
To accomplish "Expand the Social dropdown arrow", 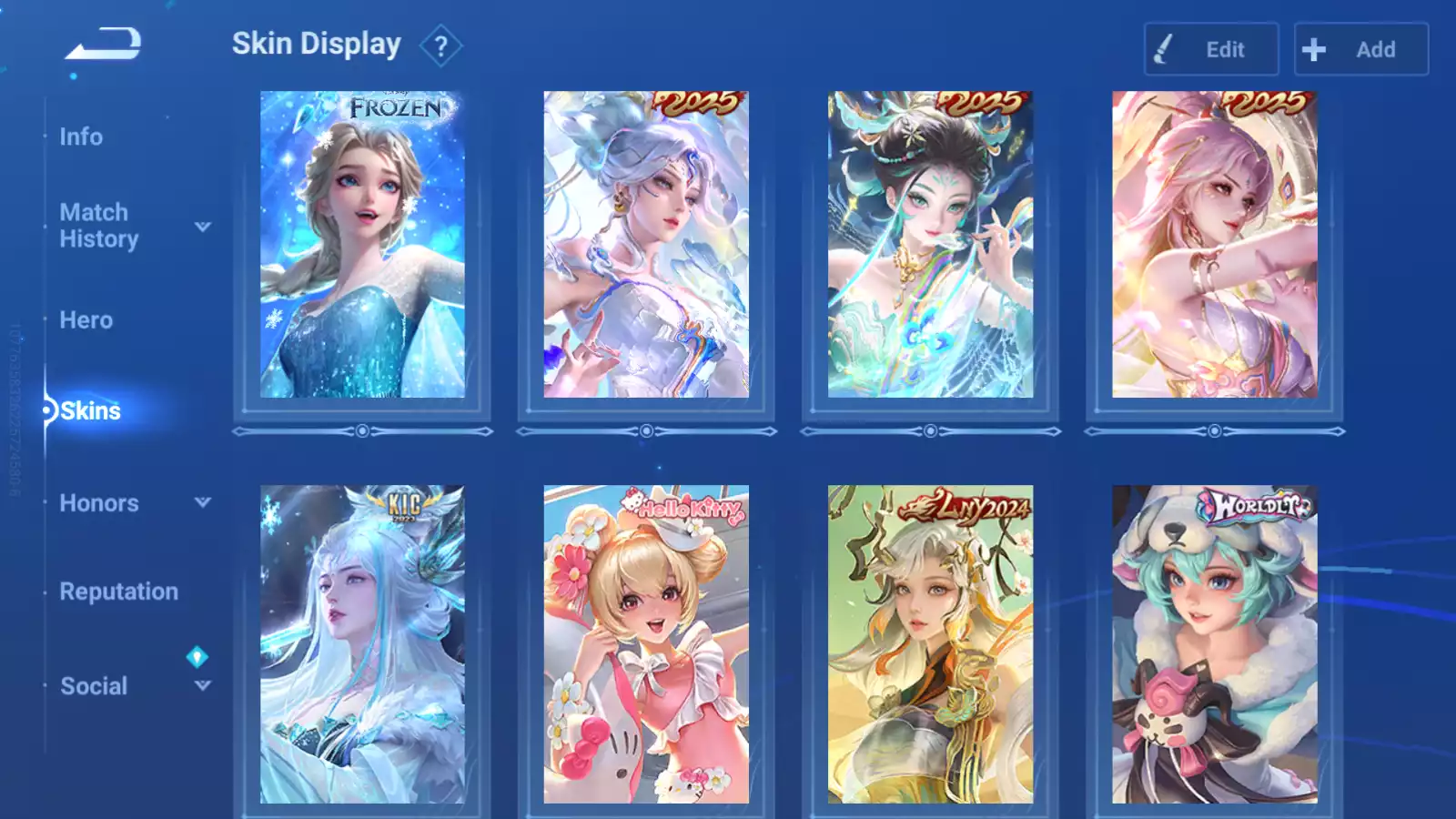I will pyautogui.click(x=203, y=685).
